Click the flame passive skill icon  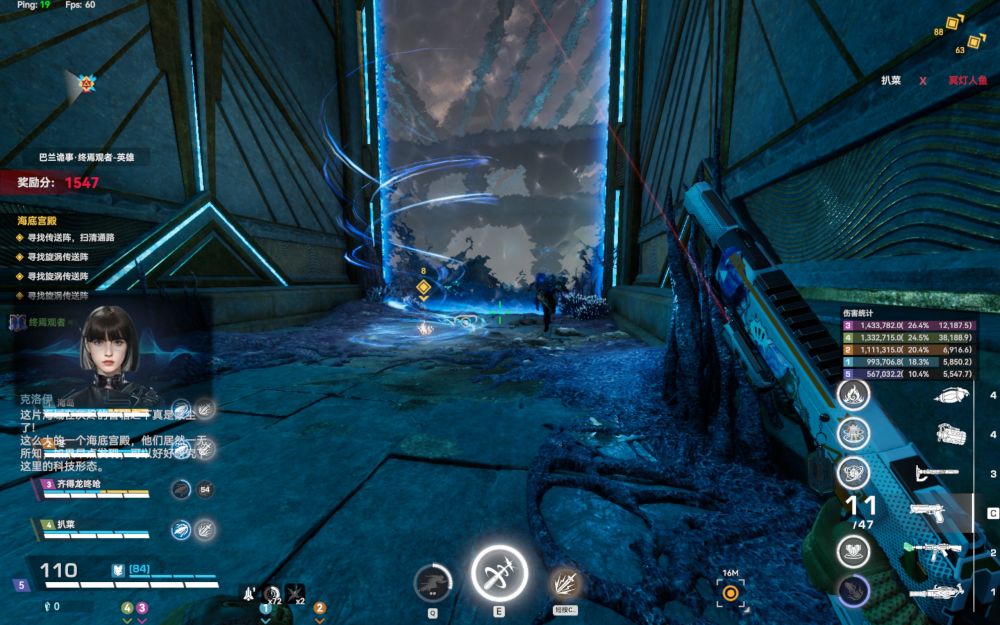853,394
